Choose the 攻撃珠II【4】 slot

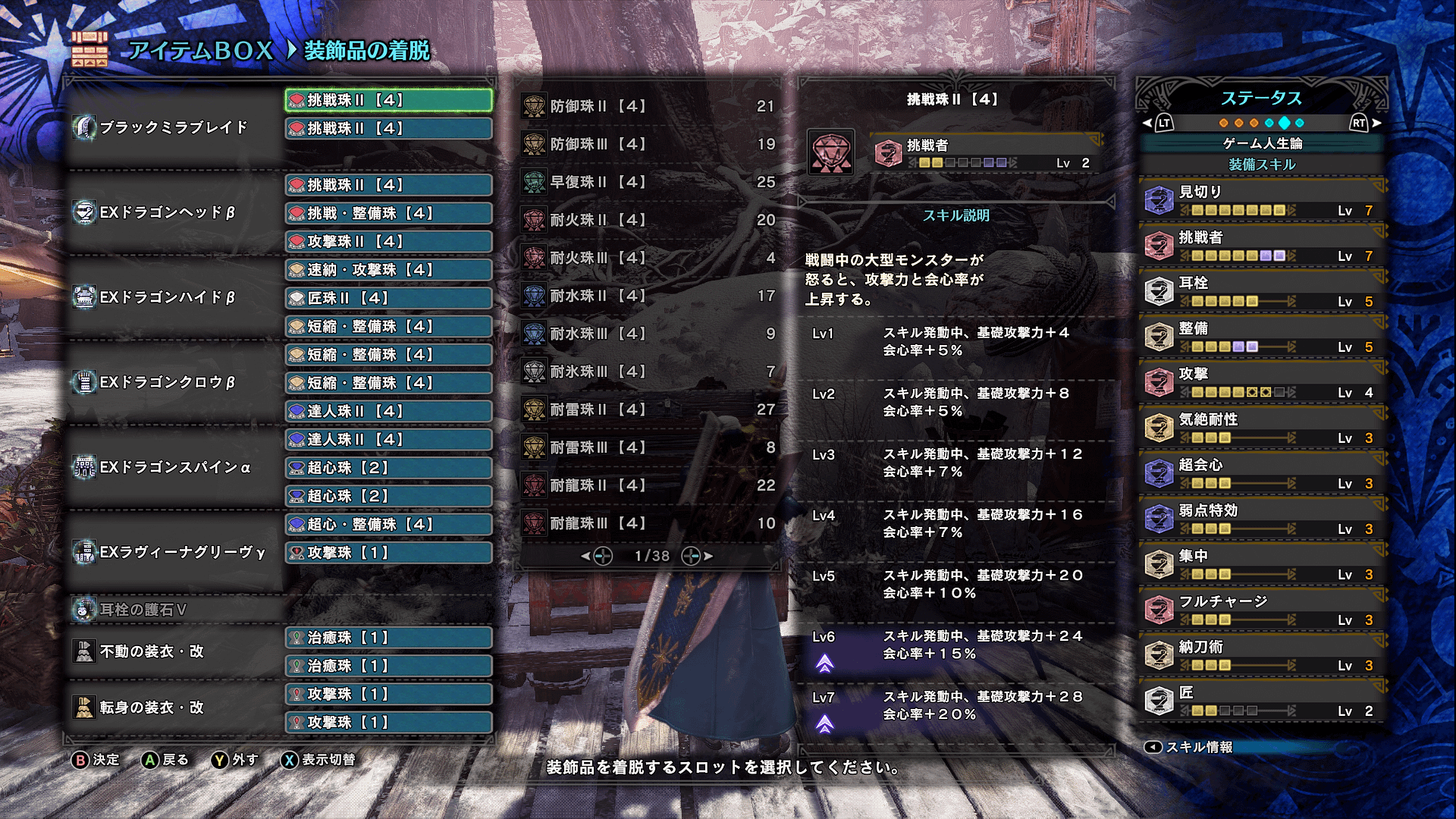388,241
